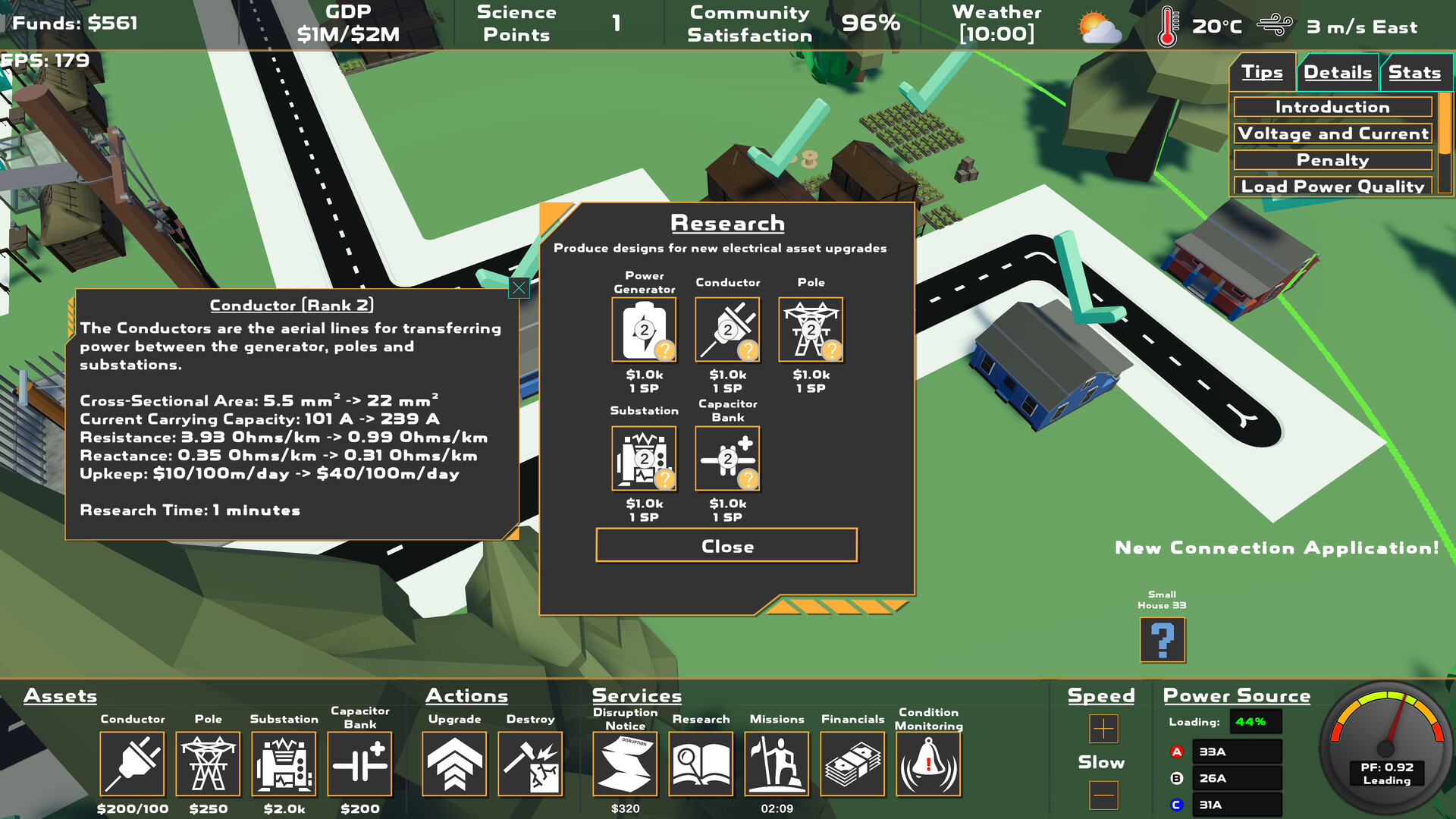Open Condition Monitoring service
Image resolution: width=1456 pixels, height=819 pixels.
928,764
